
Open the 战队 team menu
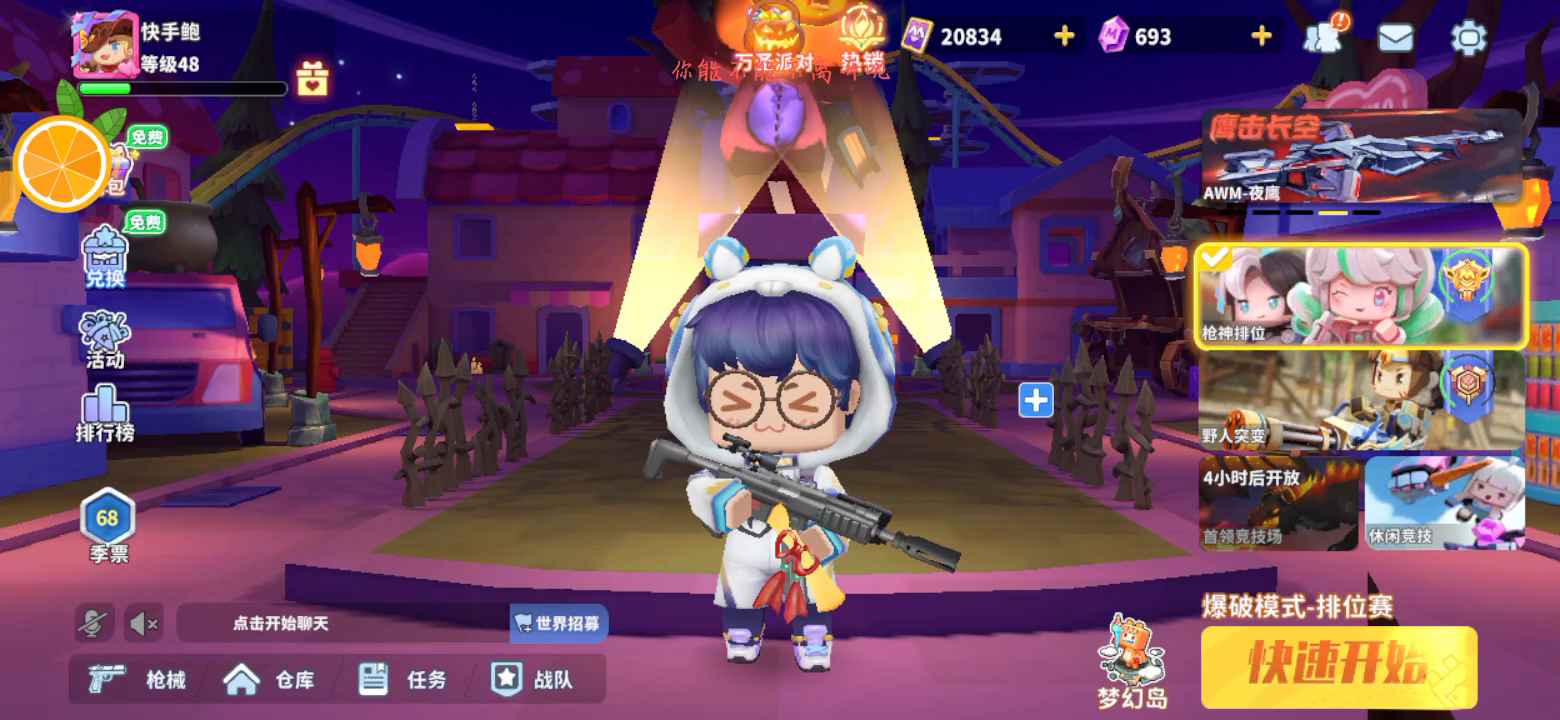532,680
